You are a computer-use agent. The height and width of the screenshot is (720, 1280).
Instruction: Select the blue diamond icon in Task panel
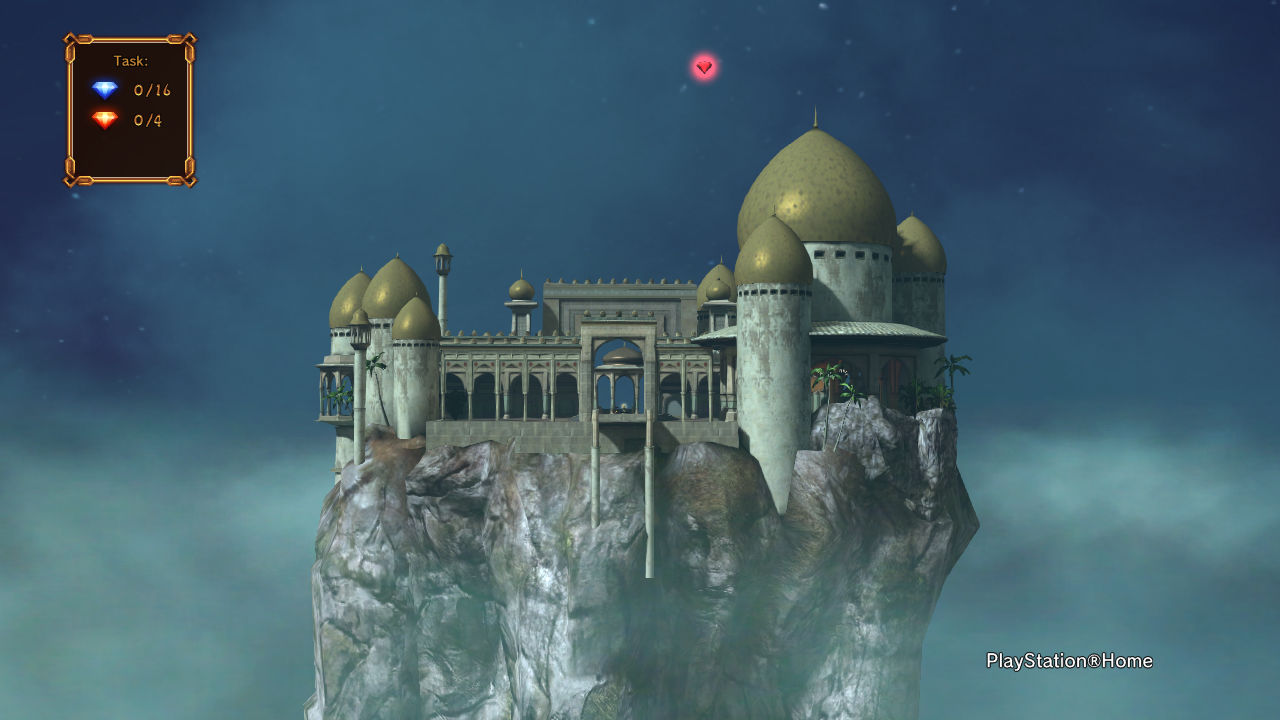tap(105, 90)
